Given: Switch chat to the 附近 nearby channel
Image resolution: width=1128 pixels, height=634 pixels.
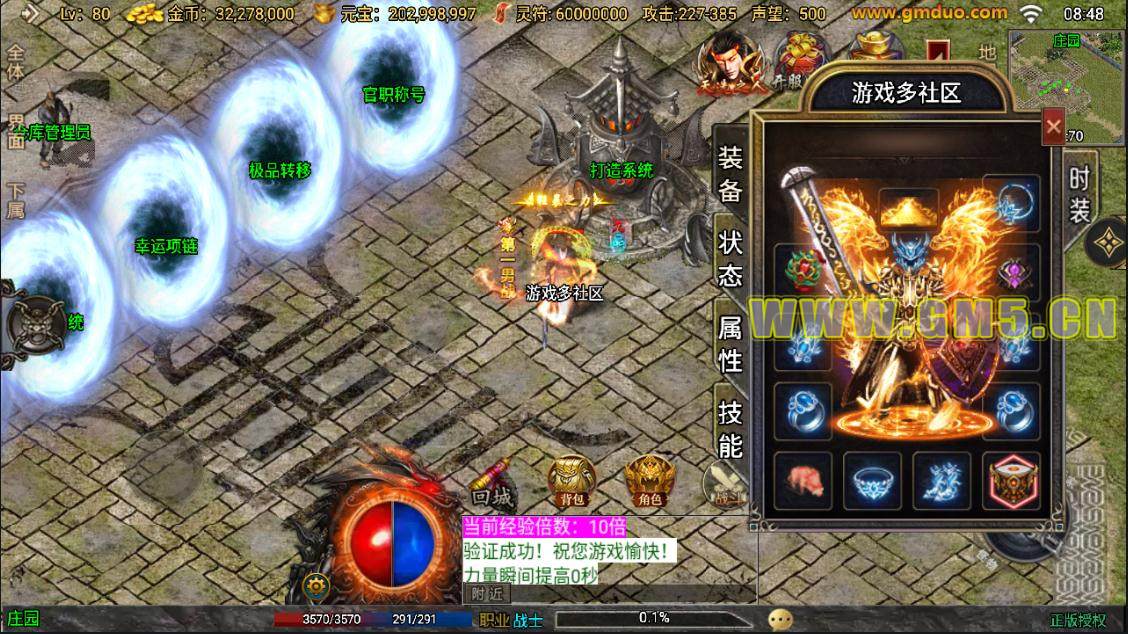Looking at the screenshot, I should pos(487,593).
